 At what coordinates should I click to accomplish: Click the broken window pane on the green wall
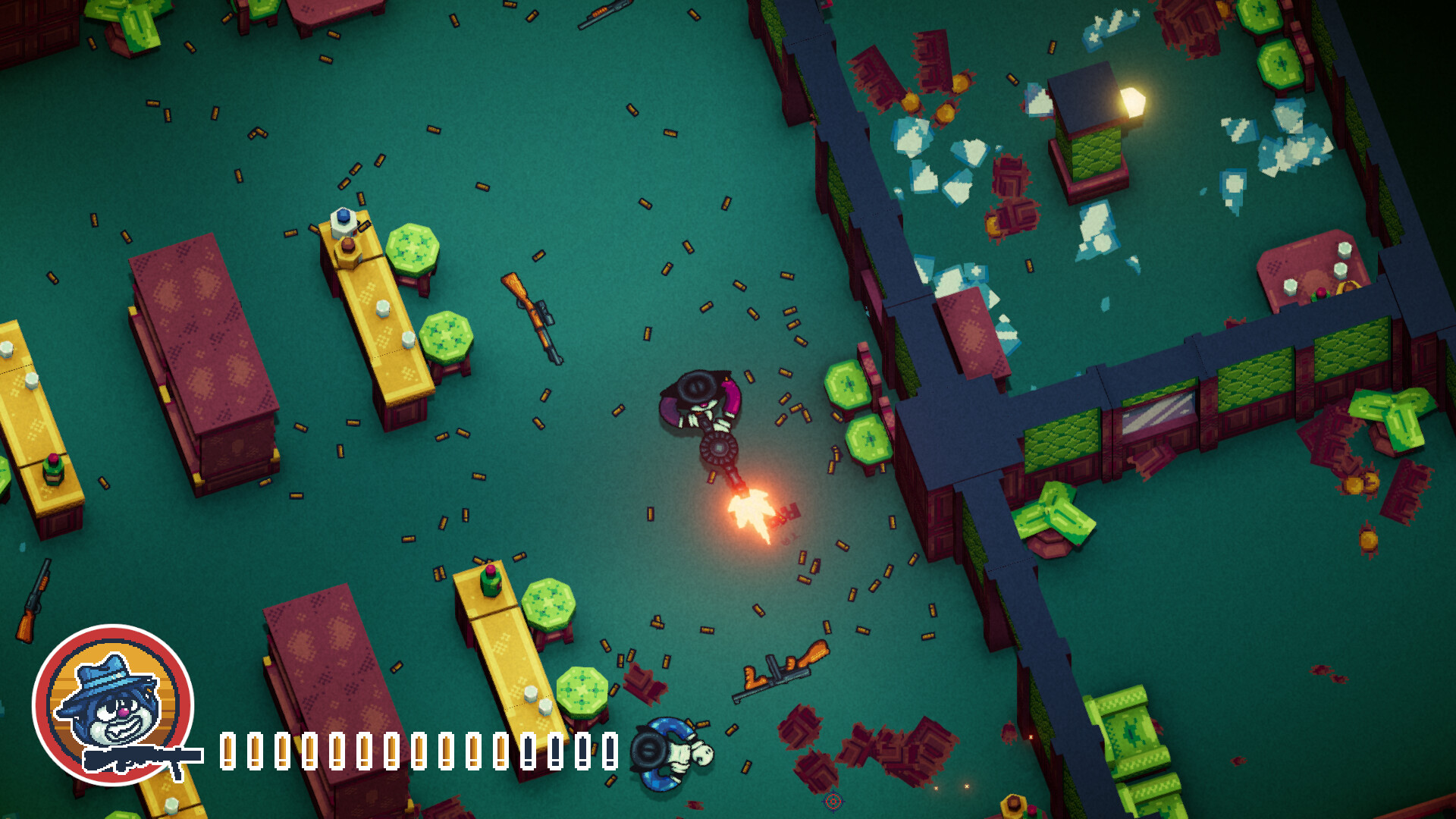[x=1153, y=413]
